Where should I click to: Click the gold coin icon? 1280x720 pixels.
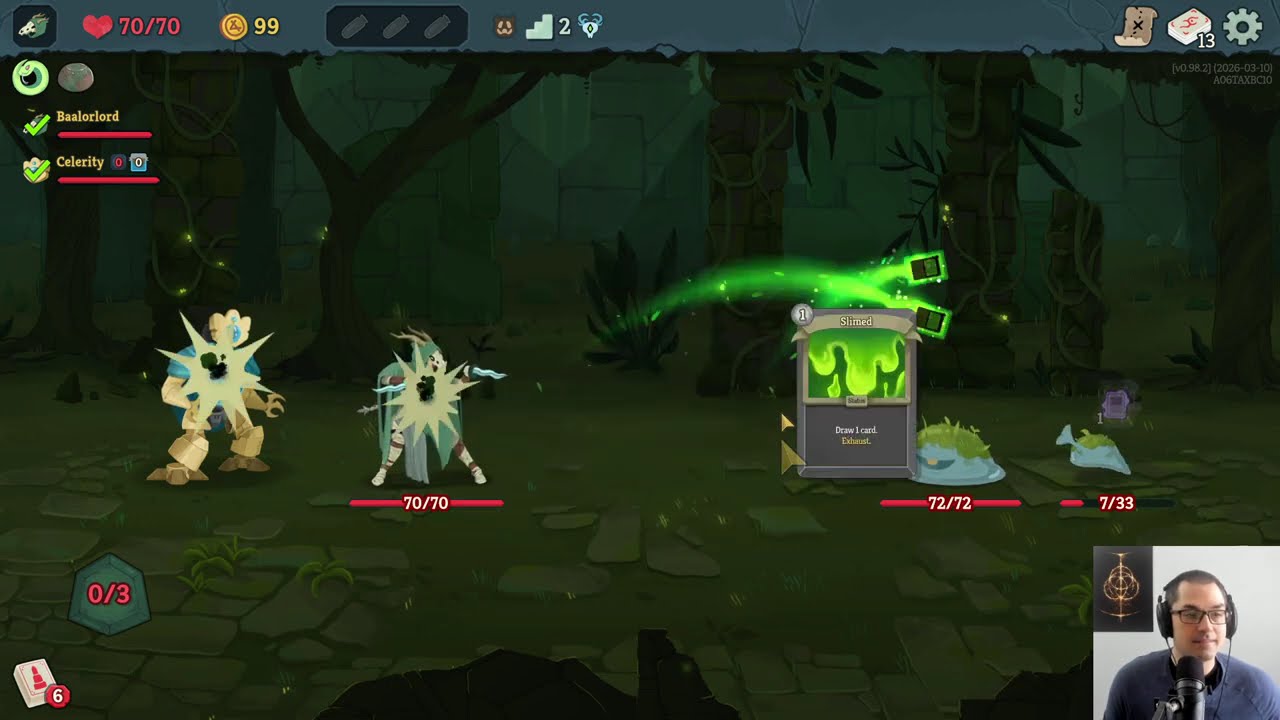(x=234, y=26)
